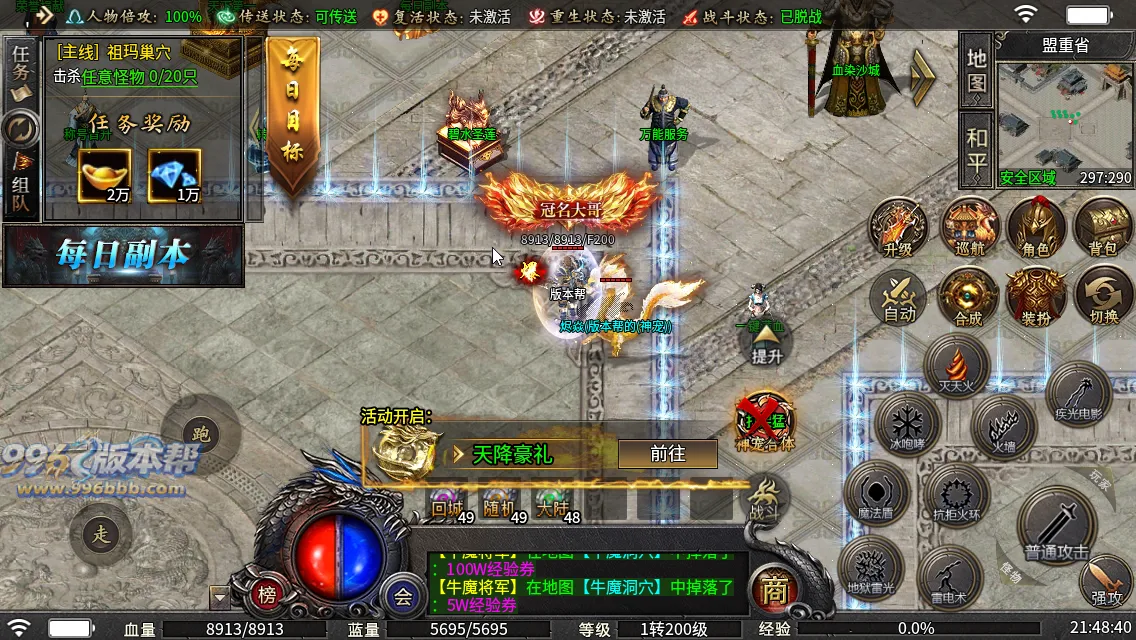This screenshot has height=640, width=1136.
Task: Toggle 自动 auto-combat
Action: (x=899, y=298)
